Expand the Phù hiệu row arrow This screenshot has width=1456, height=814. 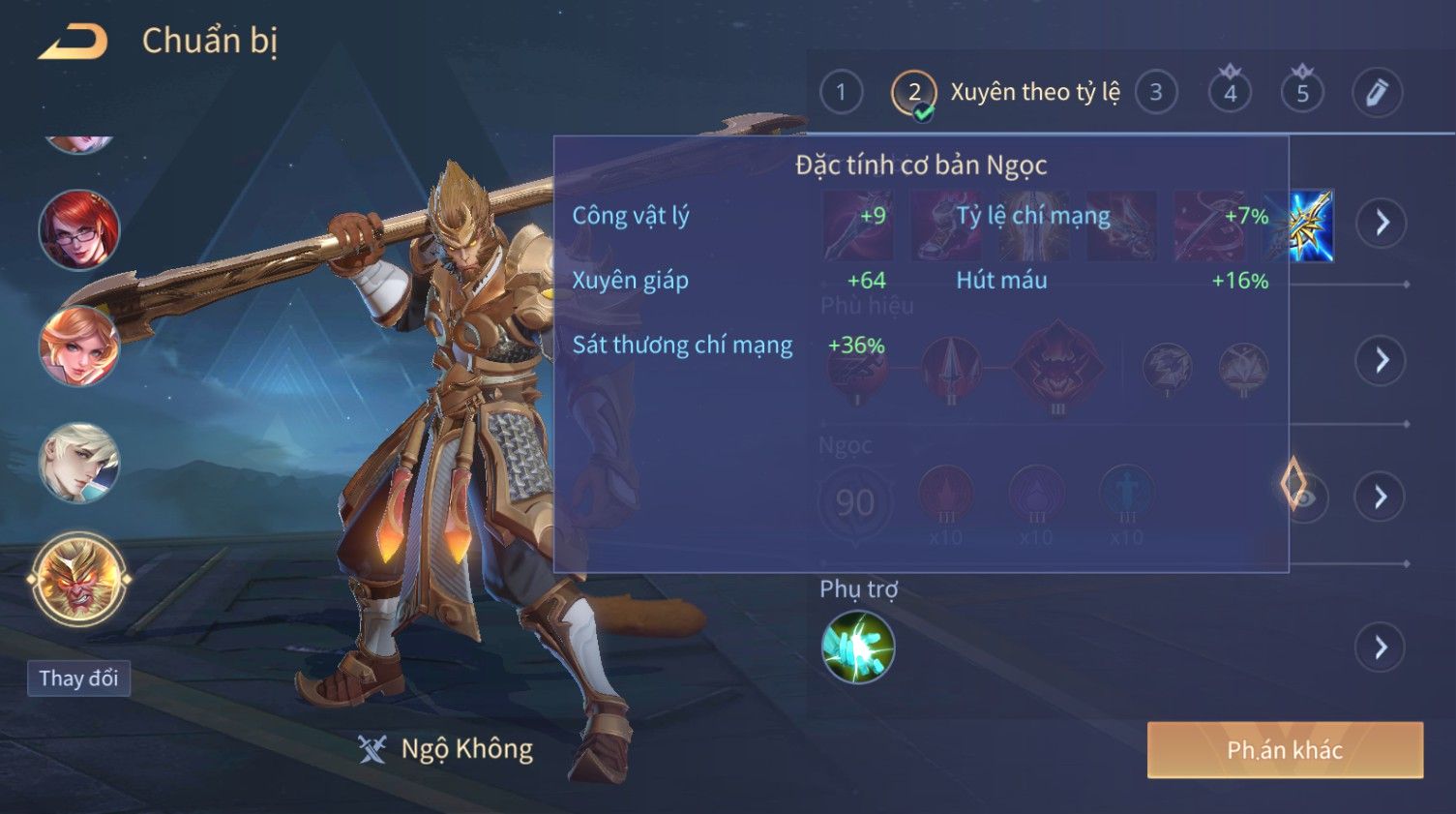coord(1381,361)
